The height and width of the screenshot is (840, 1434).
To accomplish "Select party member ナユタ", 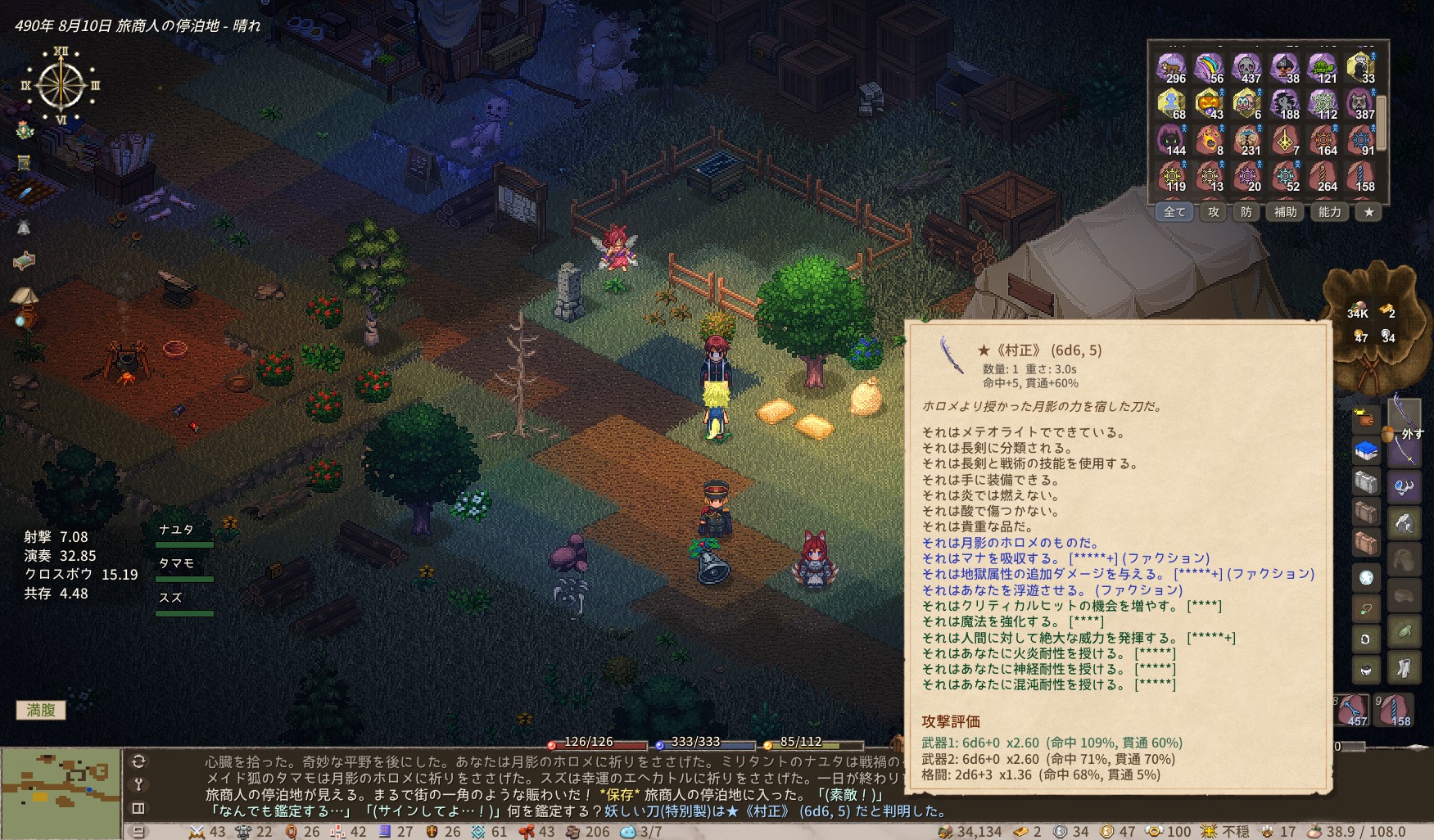I will coord(178,531).
